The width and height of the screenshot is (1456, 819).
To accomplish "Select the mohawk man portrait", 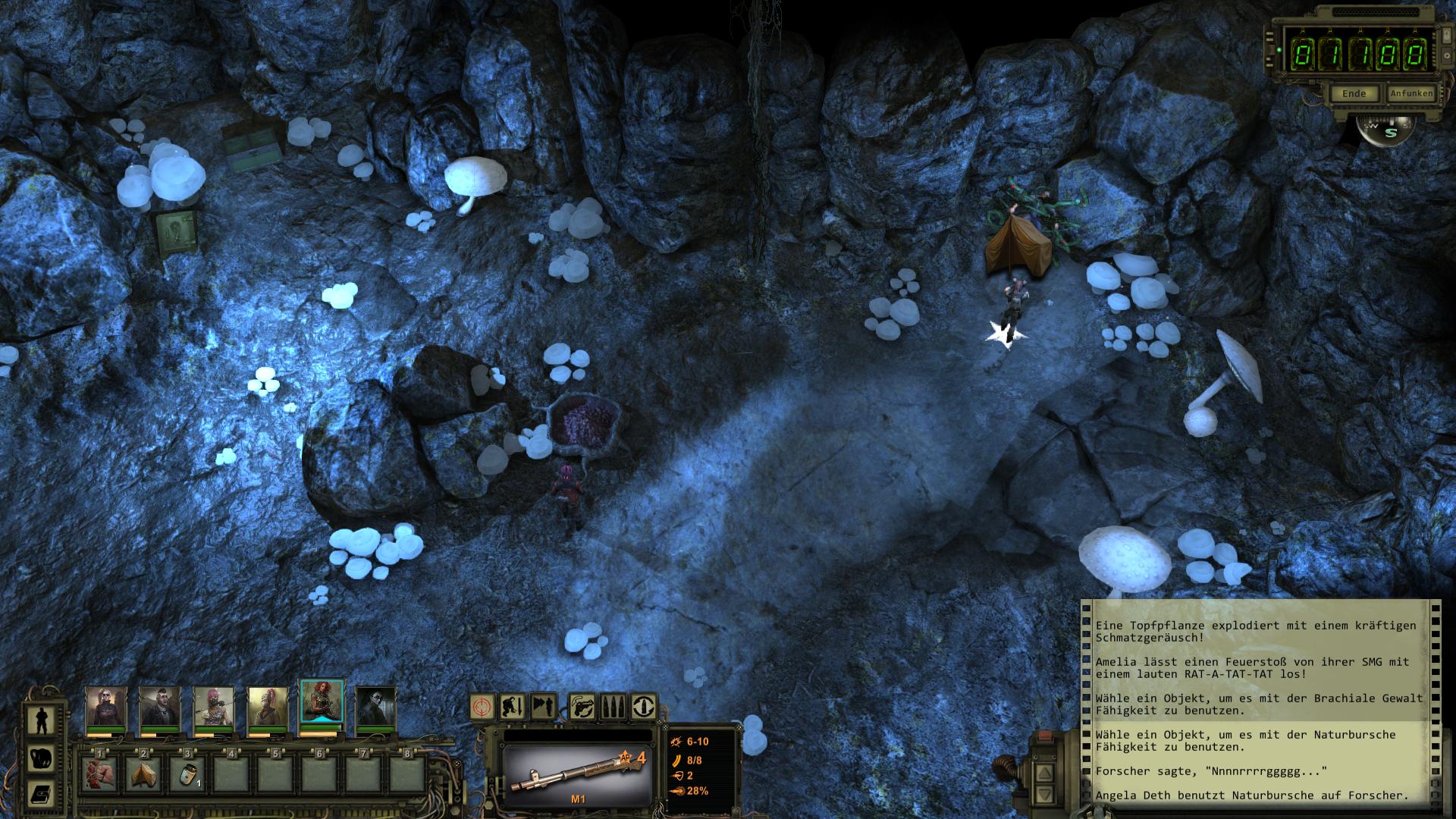I will [159, 707].
